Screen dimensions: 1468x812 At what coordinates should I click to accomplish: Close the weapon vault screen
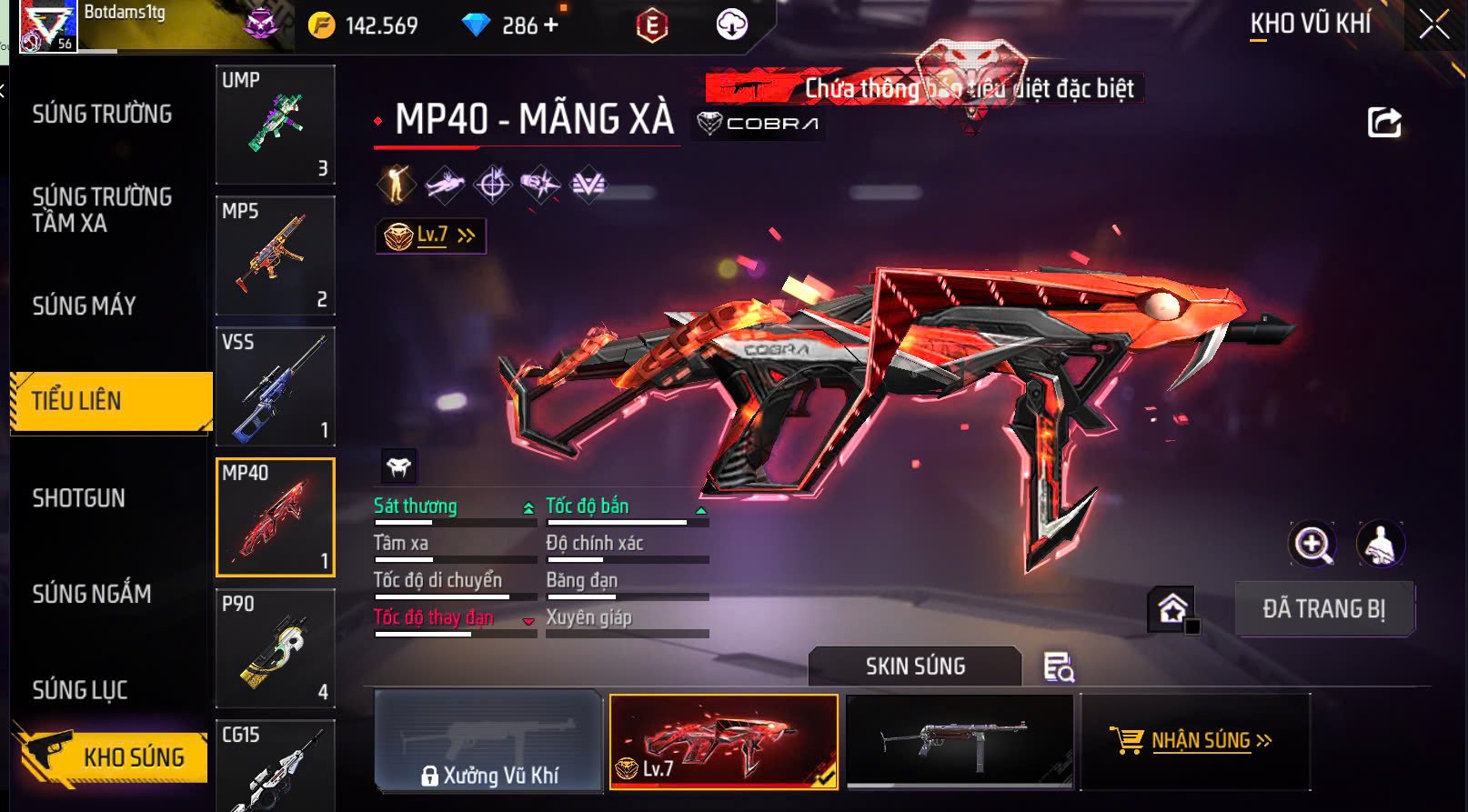1434,25
